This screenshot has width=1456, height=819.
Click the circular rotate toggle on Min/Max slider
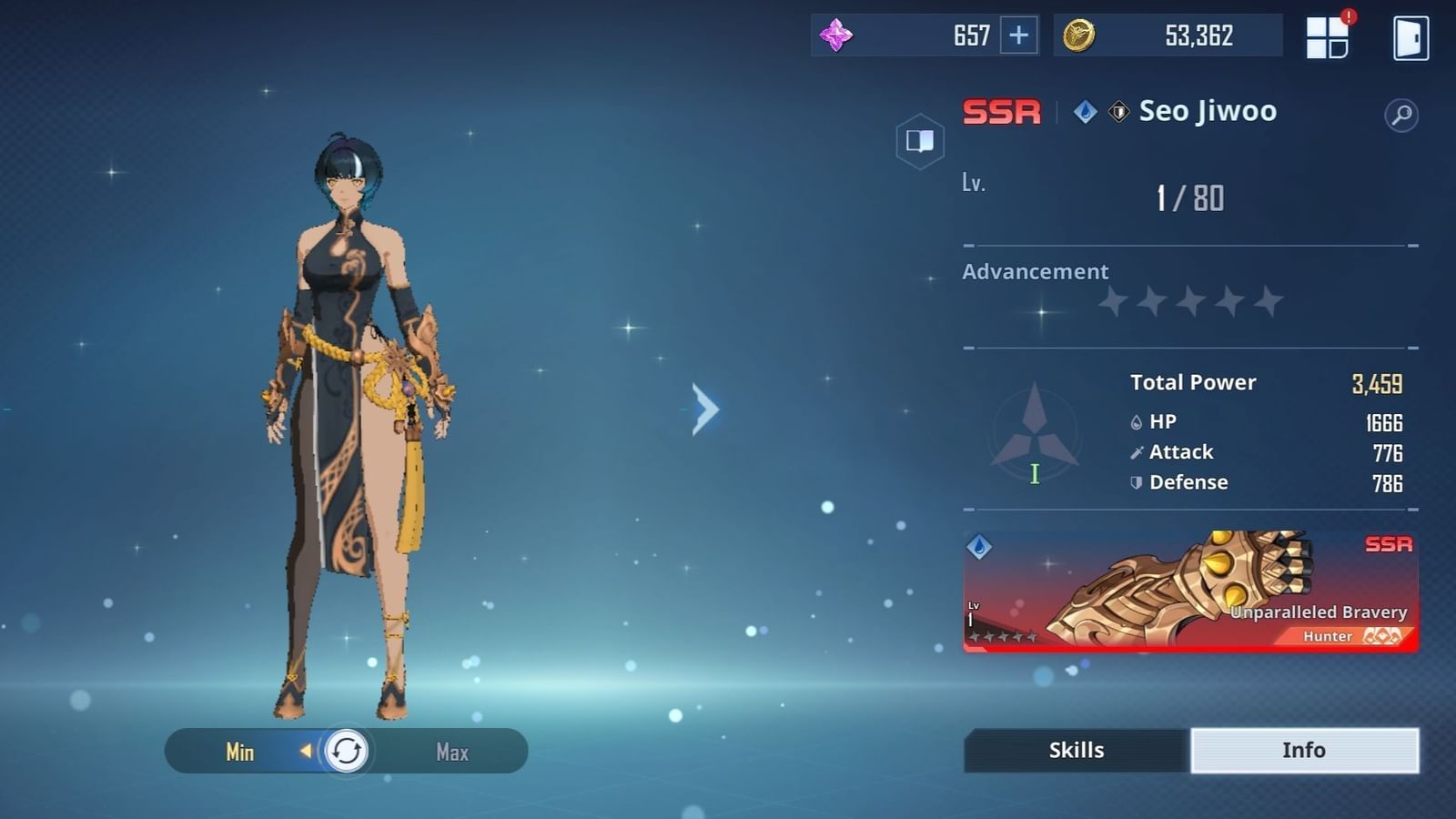(x=344, y=751)
